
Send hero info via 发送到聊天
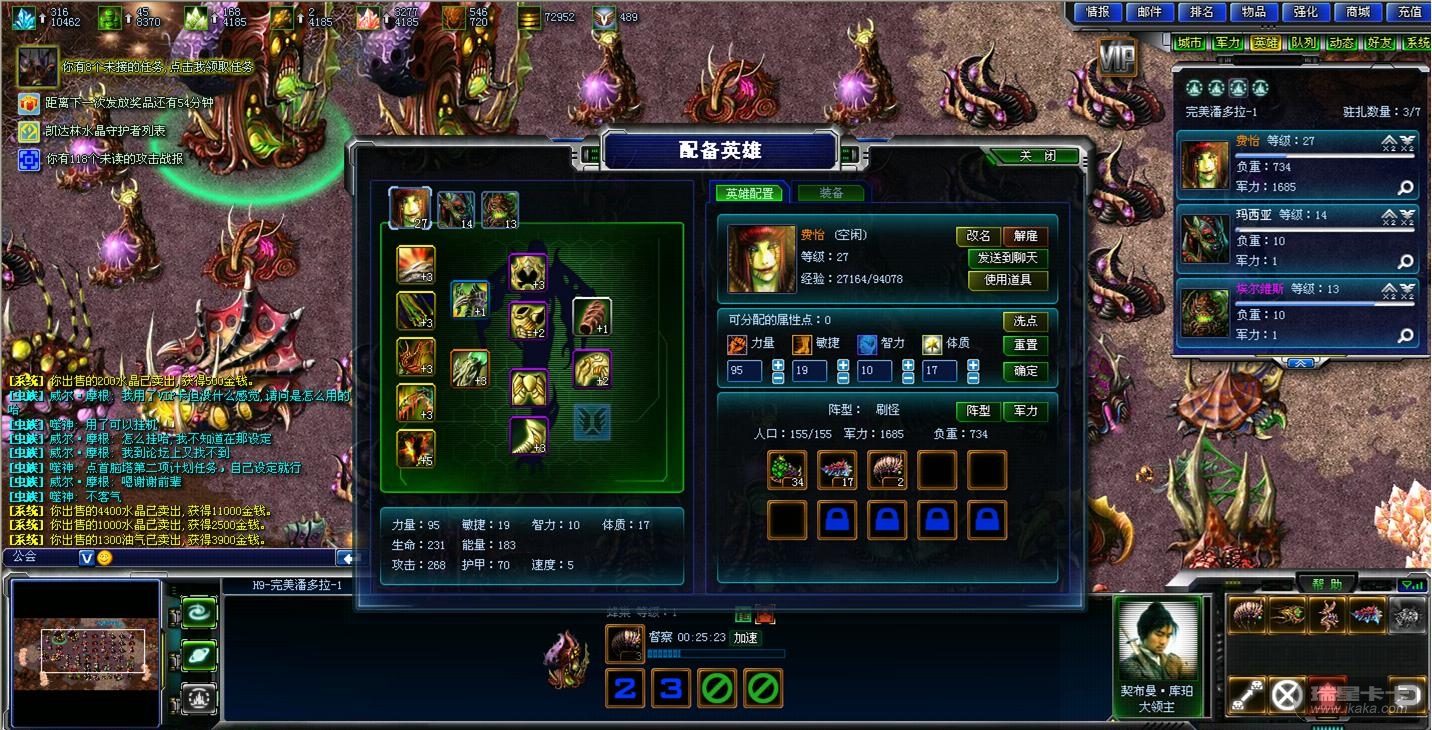(x=1007, y=258)
